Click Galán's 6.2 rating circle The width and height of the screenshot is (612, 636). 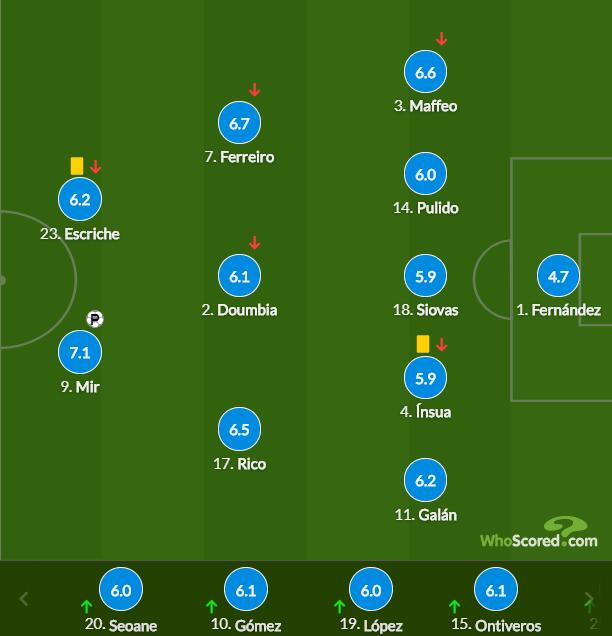(x=425, y=481)
